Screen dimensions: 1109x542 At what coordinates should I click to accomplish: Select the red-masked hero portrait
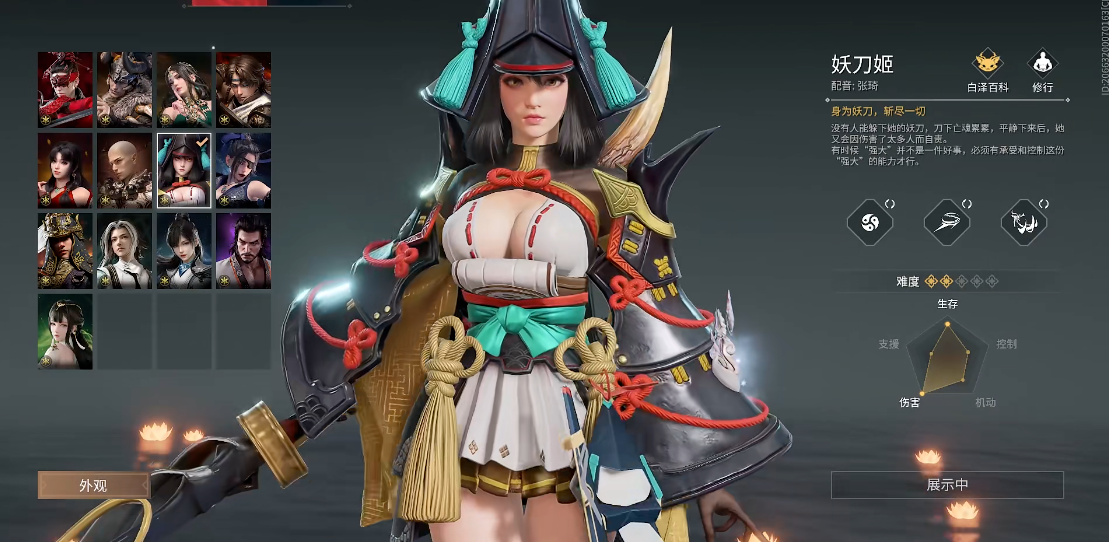pyautogui.click(x=65, y=90)
